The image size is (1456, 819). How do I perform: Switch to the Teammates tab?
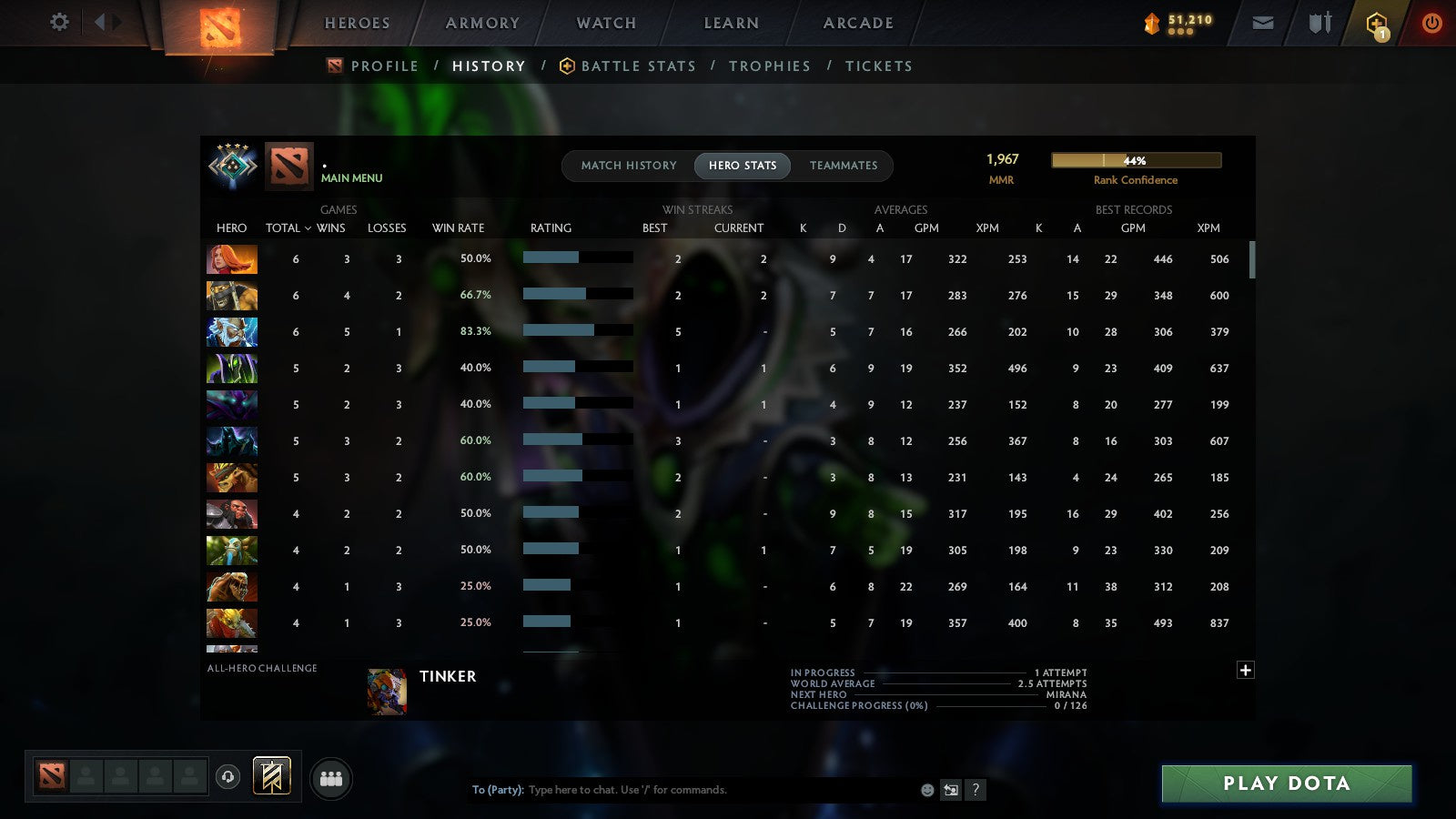click(844, 166)
